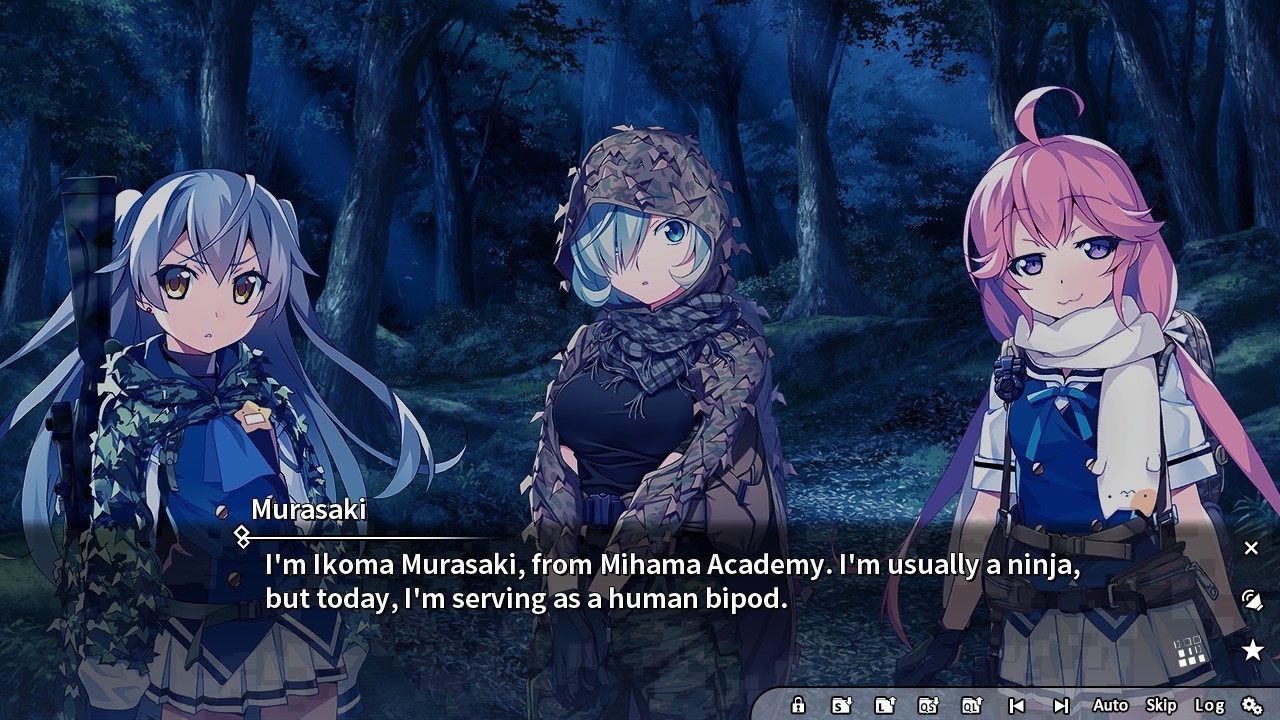This screenshot has width=1280, height=720.
Task: Replay the voice line with the speaker icon
Action: pos(1251,600)
